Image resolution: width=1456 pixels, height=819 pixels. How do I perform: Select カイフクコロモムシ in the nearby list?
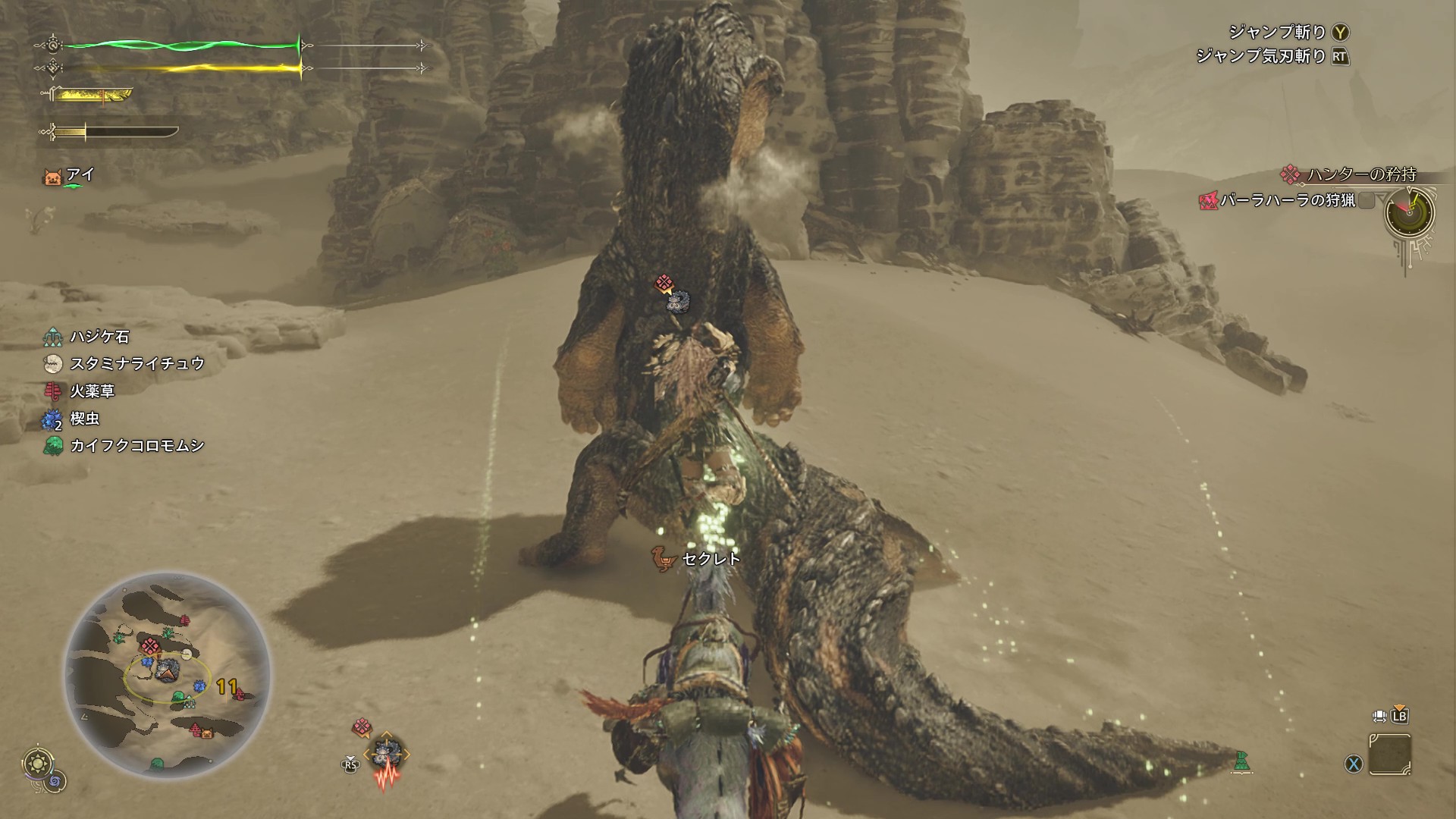(x=136, y=445)
